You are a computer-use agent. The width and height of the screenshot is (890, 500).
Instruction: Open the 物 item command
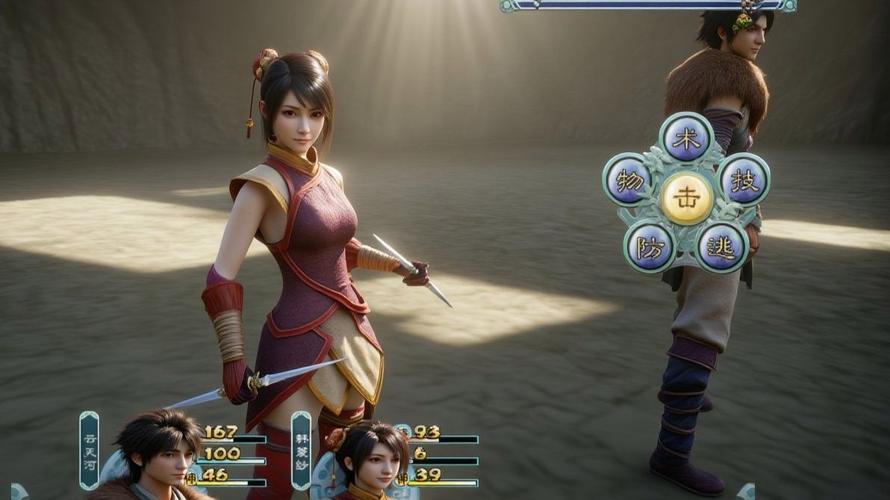click(x=629, y=181)
